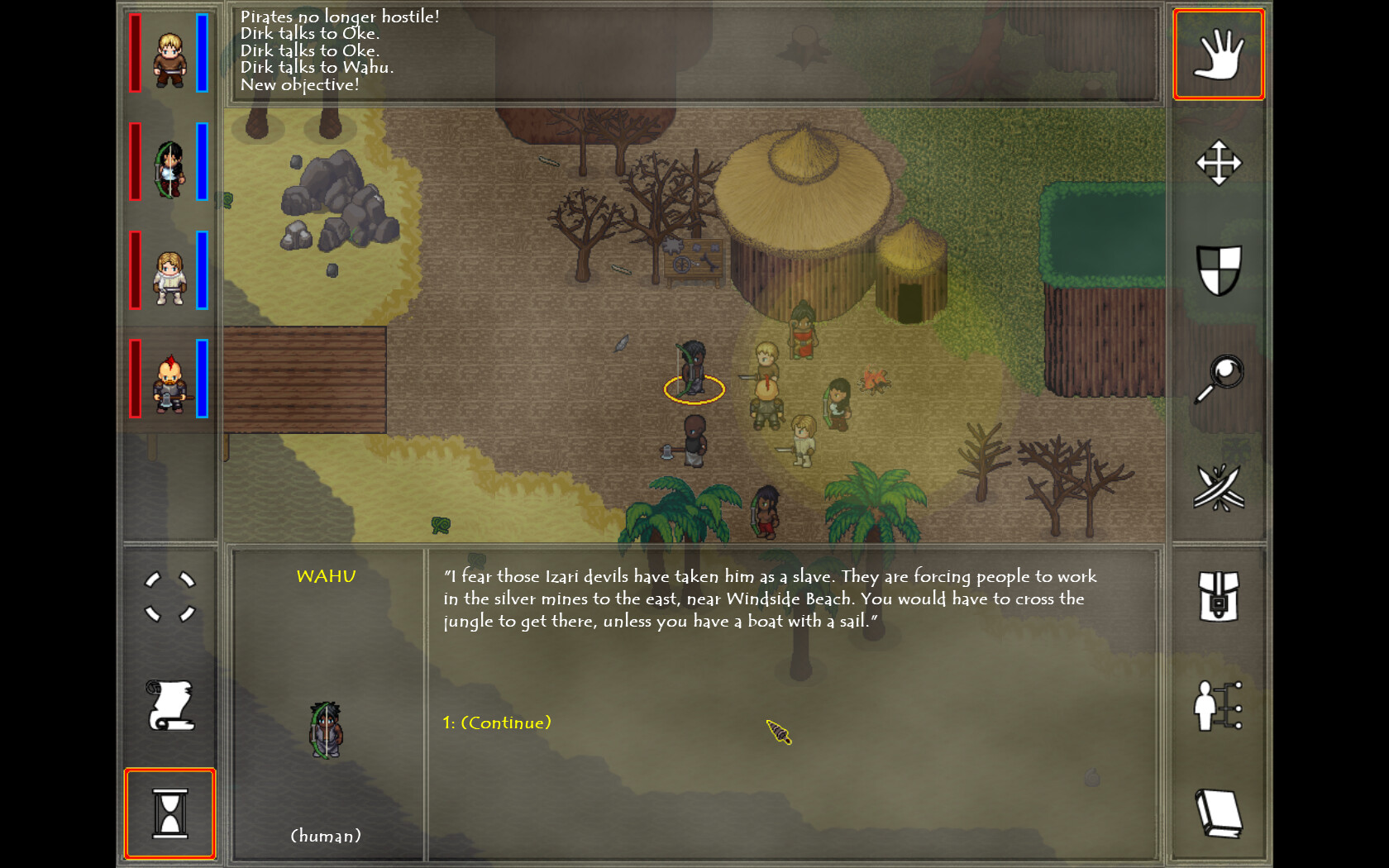
Task: Select the top blond party member portrait
Action: coord(168,52)
